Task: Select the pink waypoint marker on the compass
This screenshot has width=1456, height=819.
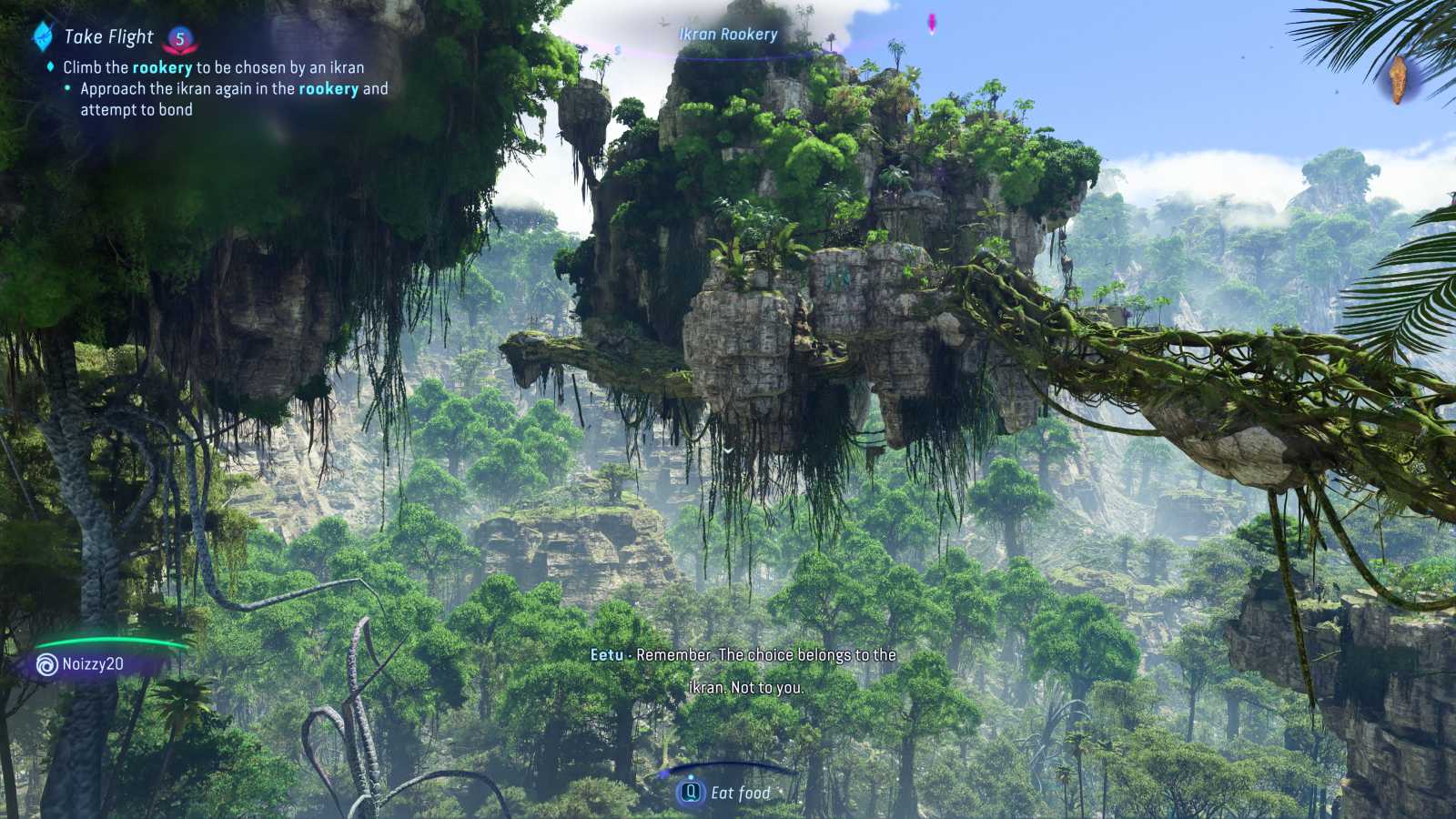Action: point(930,25)
